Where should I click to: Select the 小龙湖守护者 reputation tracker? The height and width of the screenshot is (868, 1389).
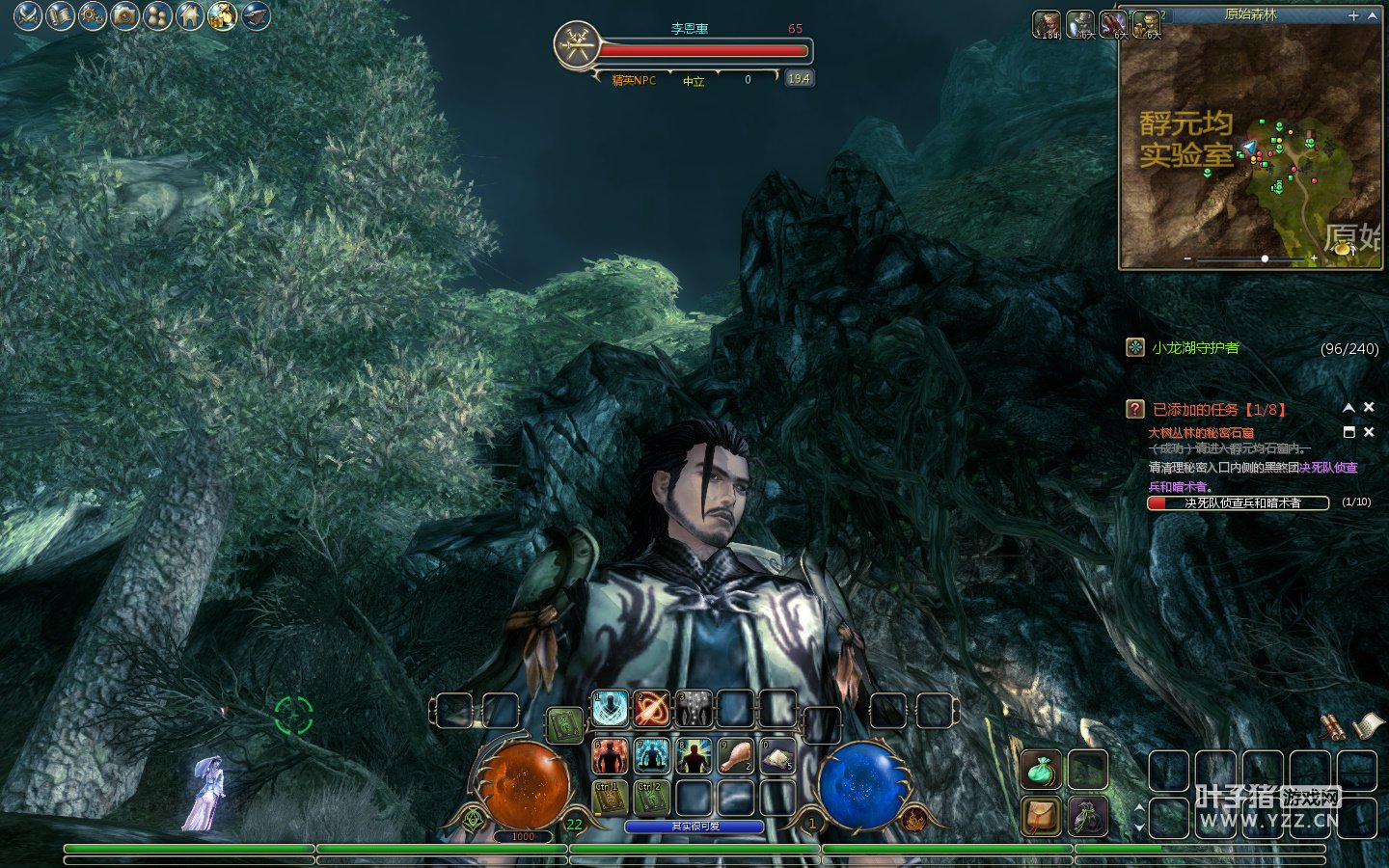tap(1195, 348)
